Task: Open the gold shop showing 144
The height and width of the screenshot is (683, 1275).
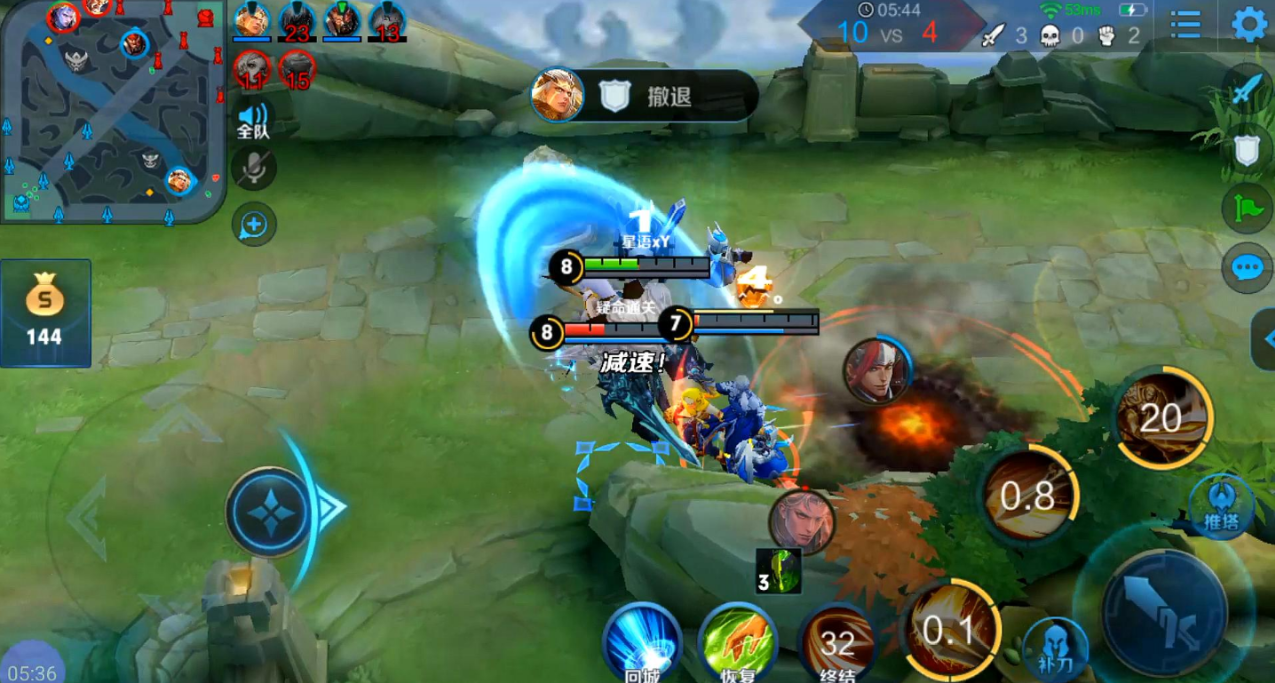Action: [x=45, y=312]
